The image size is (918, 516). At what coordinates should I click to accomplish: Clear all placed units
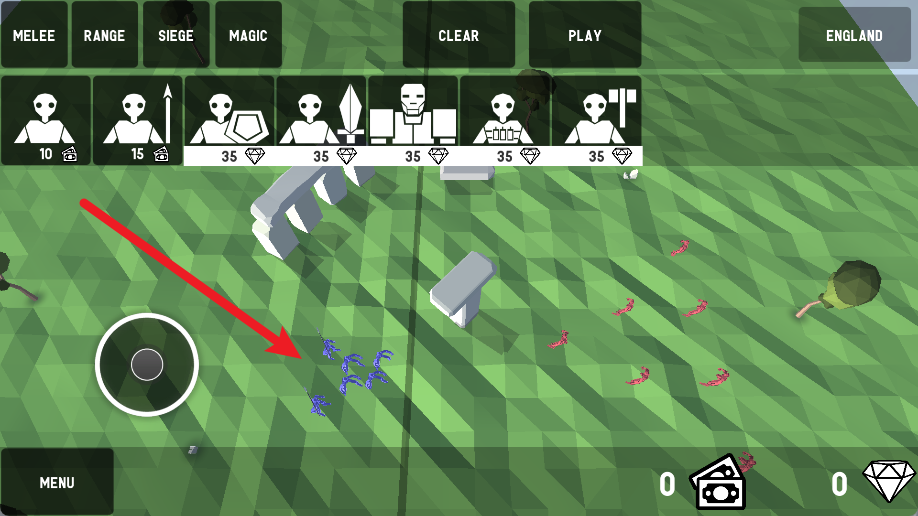tap(458, 35)
